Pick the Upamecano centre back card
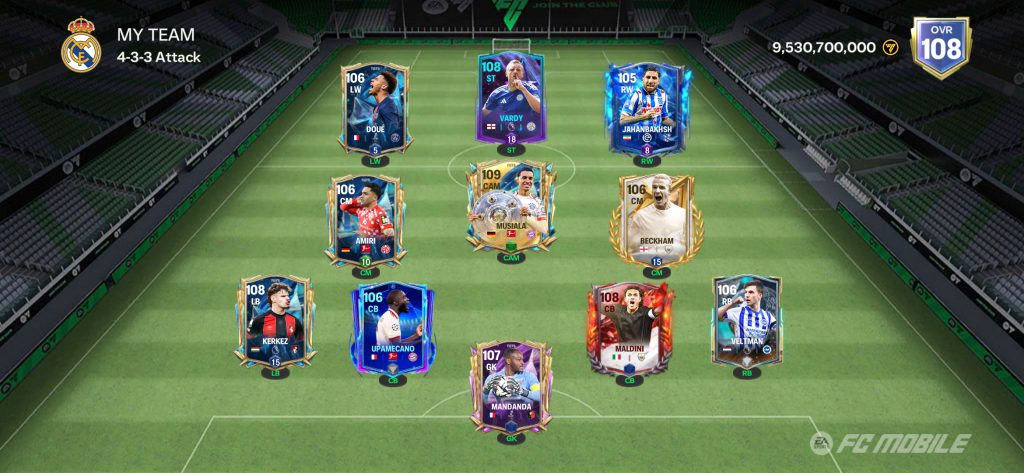Screen dimensions: 1024x473 pyautogui.click(x=391, y=328)
